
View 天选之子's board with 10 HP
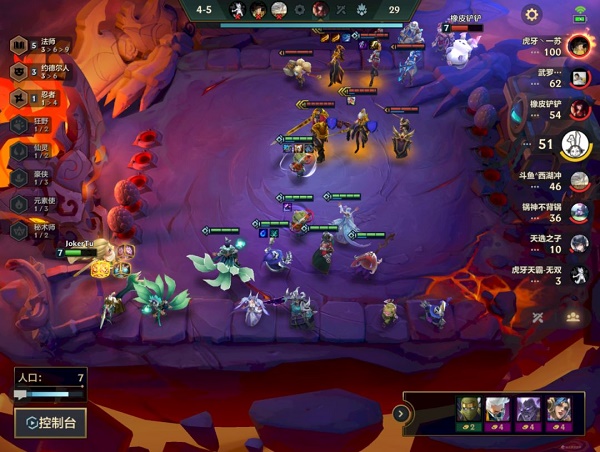tap(578, 245)
